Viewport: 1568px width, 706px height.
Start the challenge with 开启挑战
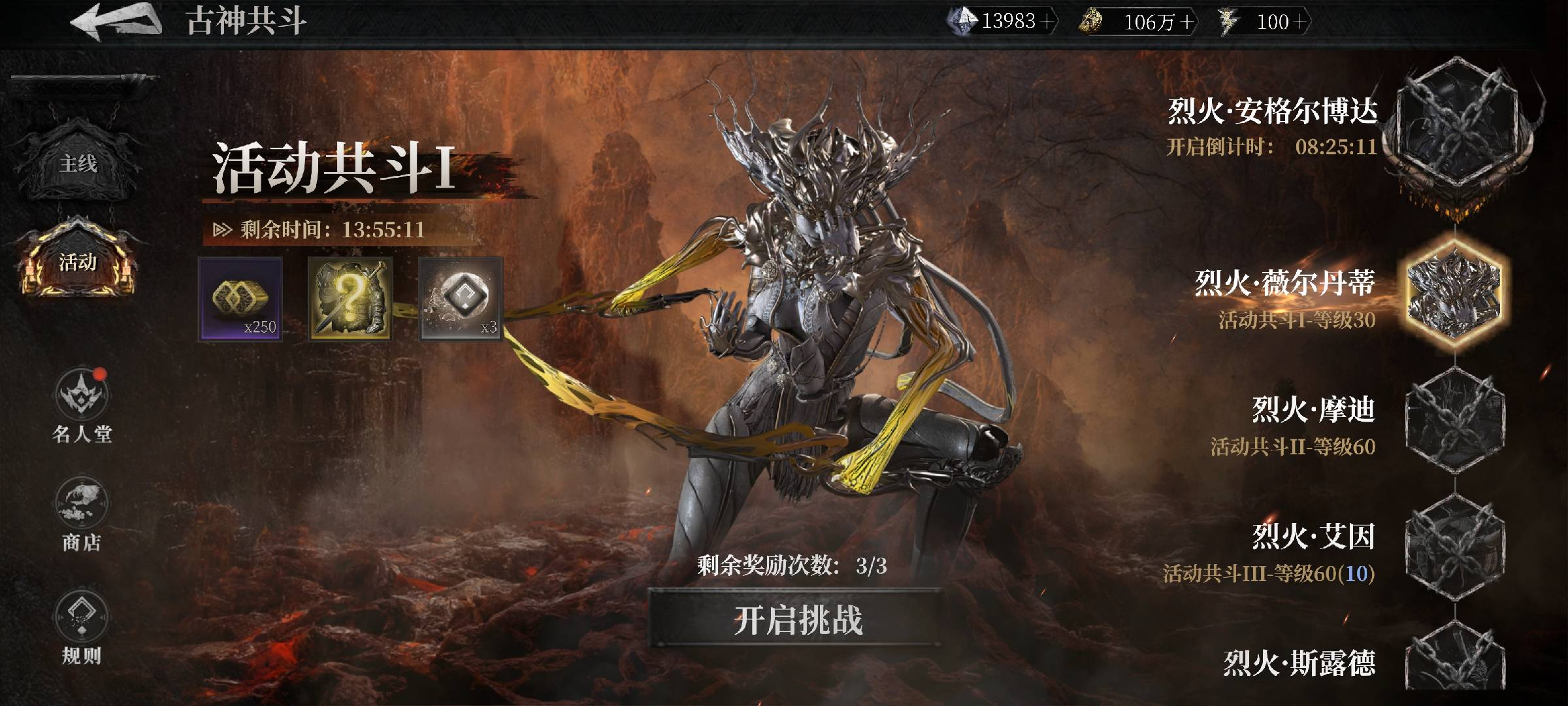(x=797, y=620)
